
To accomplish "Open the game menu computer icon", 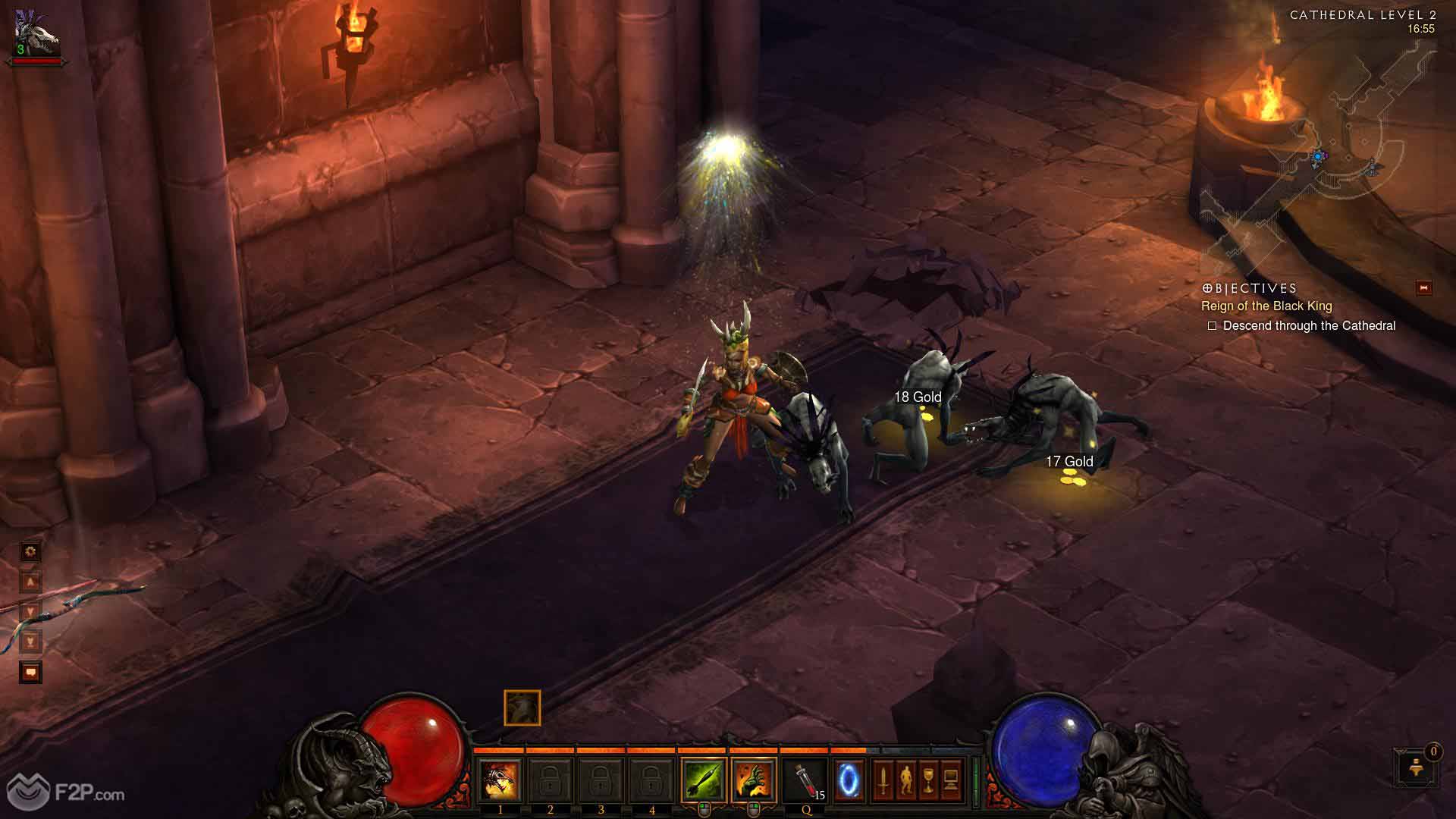I will coord(951,780).
